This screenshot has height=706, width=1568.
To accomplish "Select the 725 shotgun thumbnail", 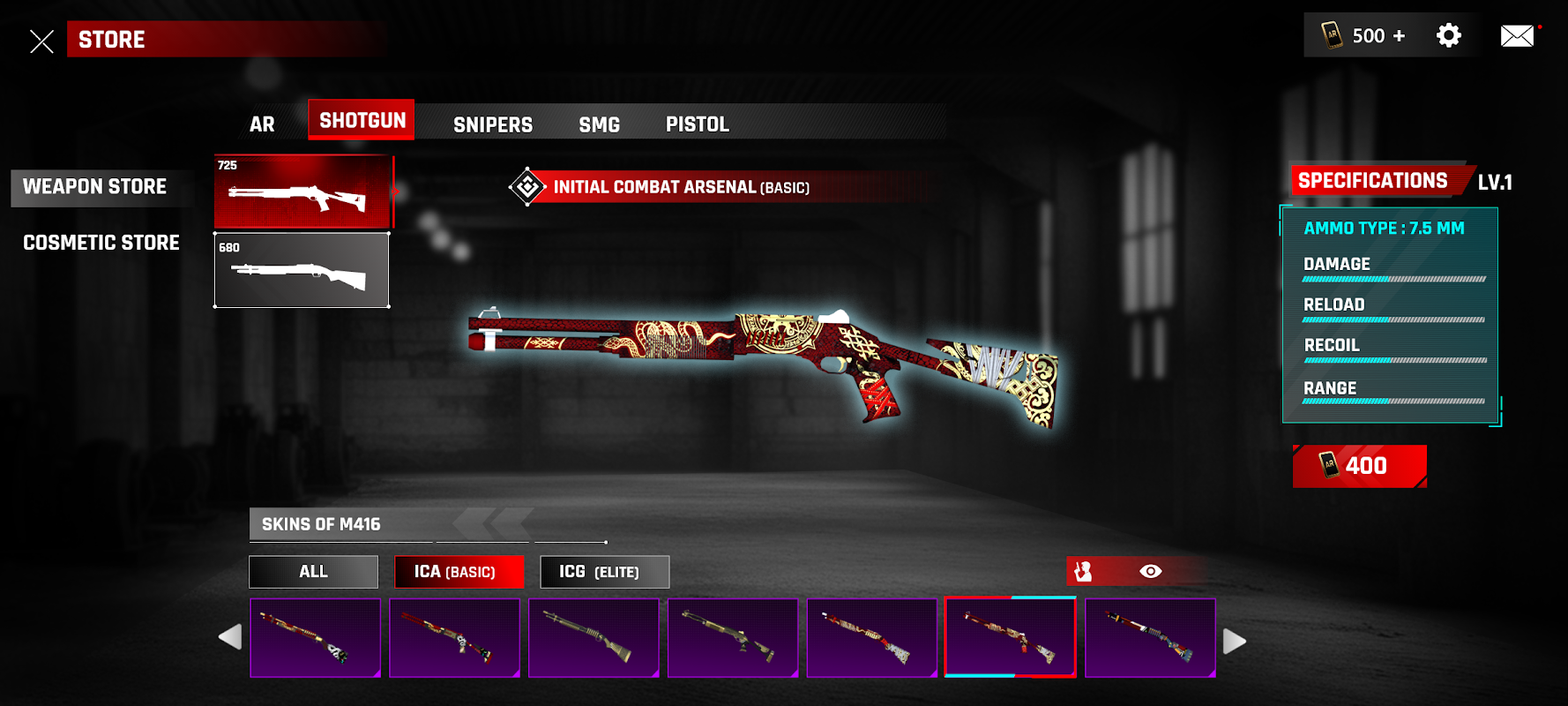I will pyautogui.click(x=302, y=192).
